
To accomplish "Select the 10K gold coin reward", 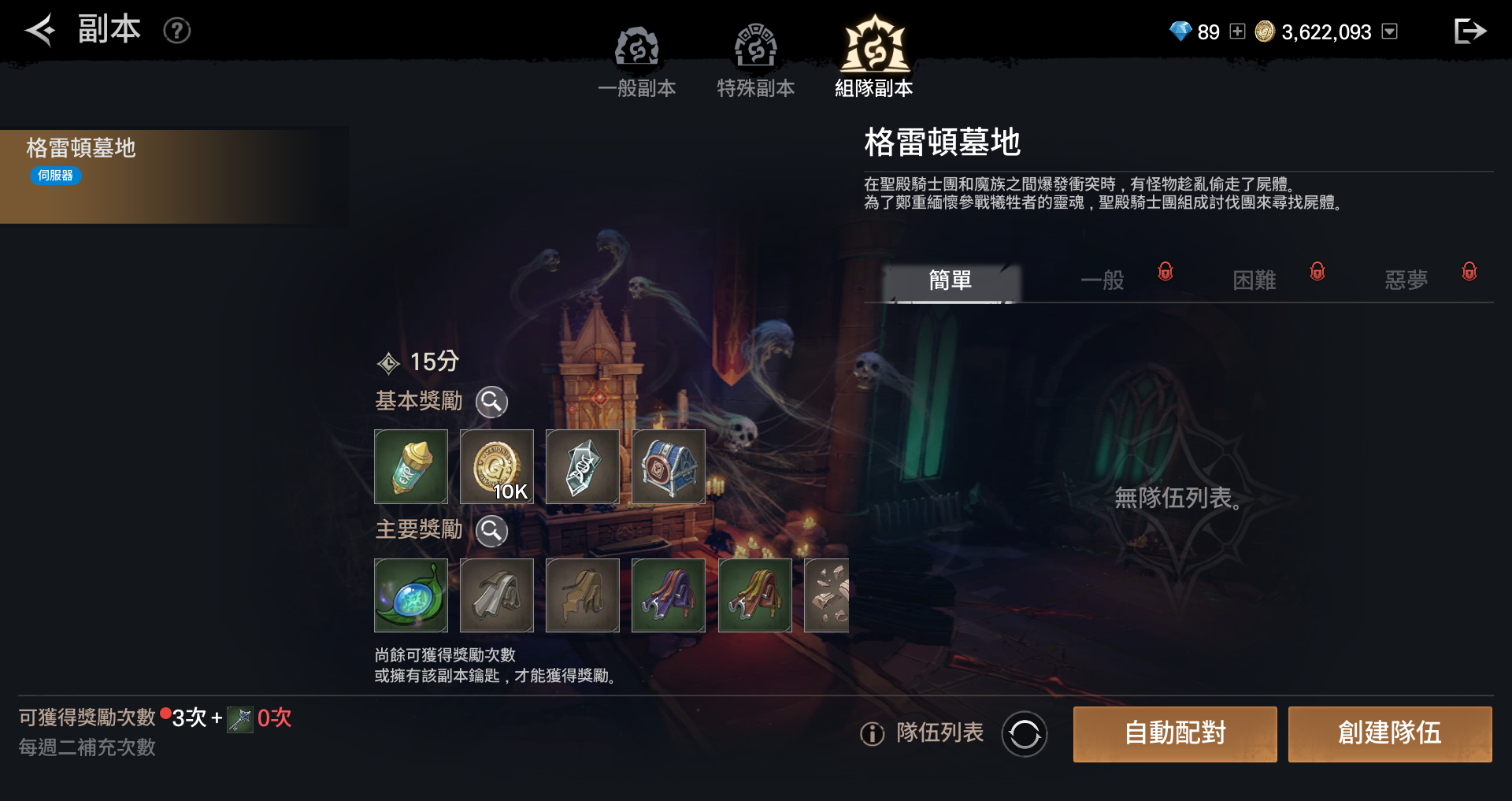I will [x=496, y=466].
